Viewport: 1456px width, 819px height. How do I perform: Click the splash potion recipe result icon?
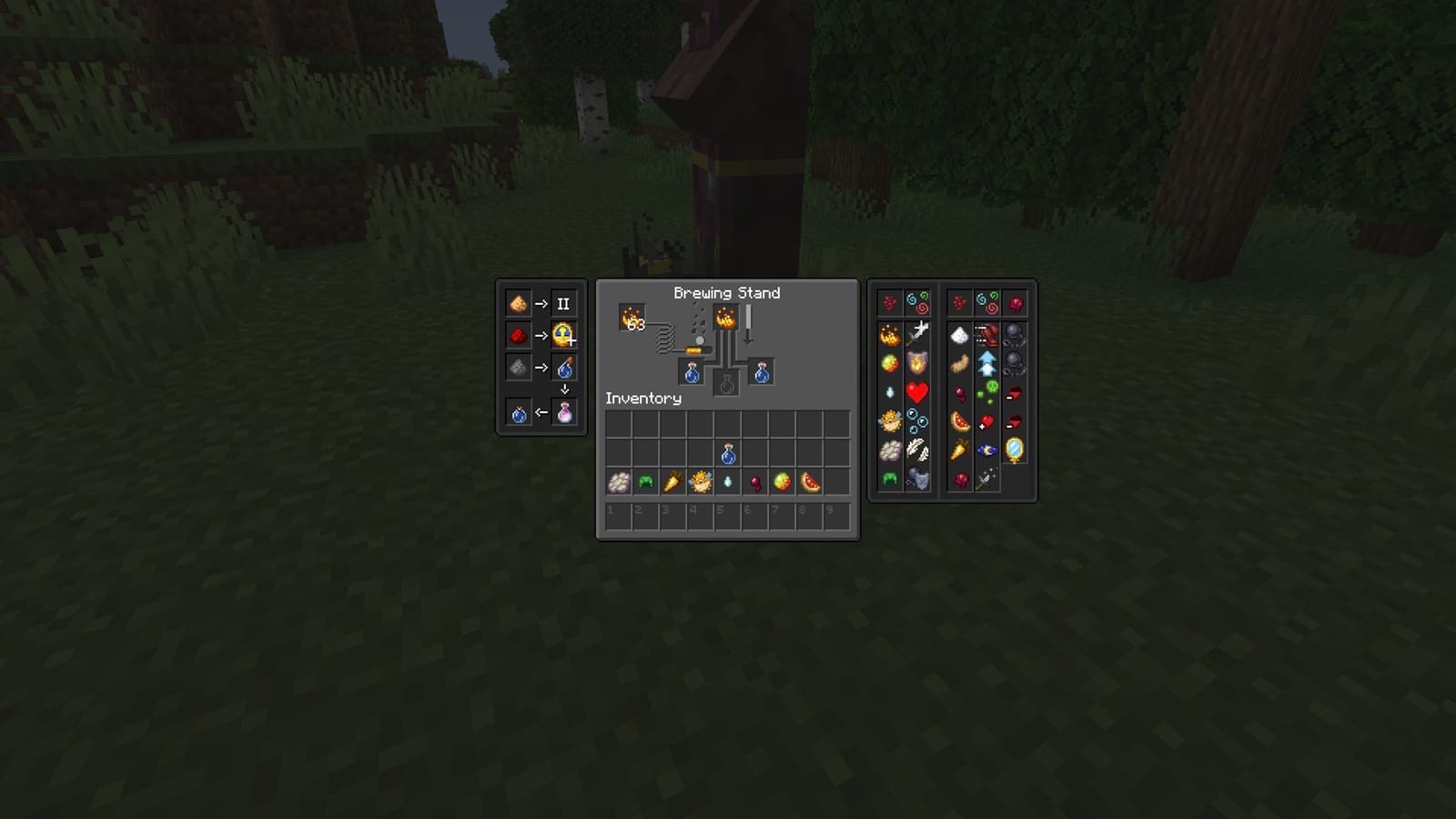coord(565,369)
